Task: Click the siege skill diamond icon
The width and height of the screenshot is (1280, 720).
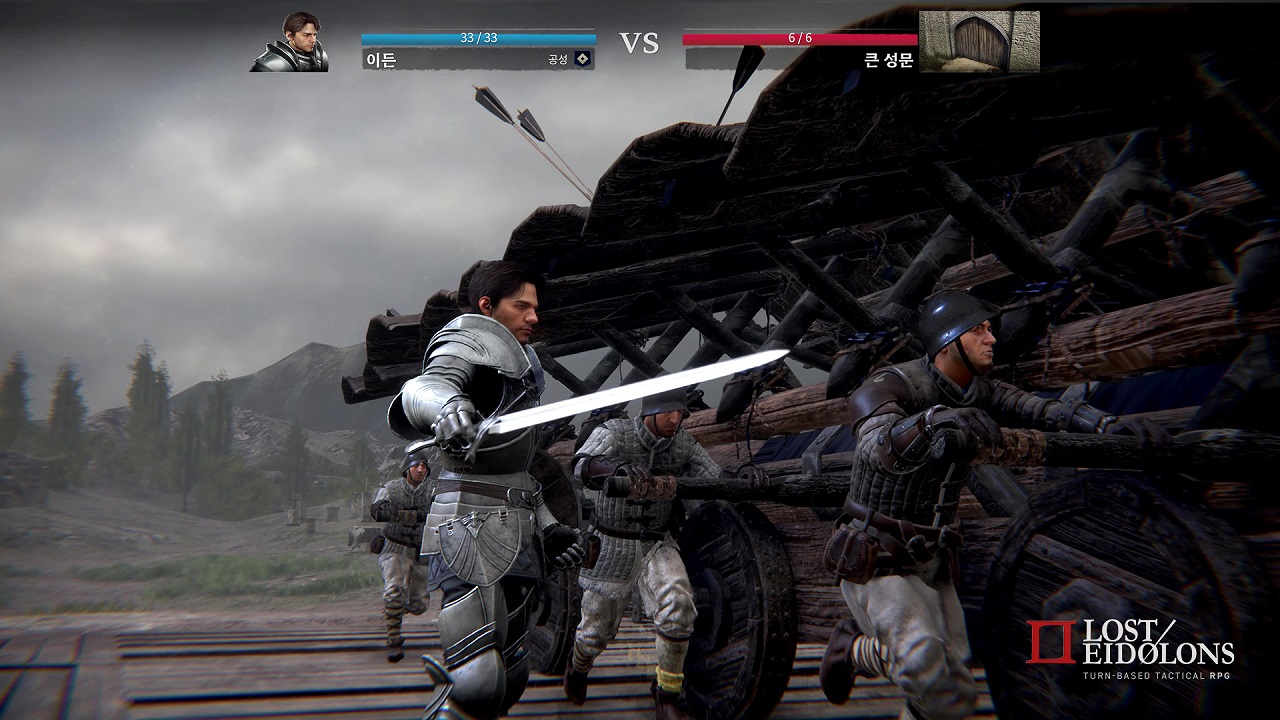Action: (582, 59)
